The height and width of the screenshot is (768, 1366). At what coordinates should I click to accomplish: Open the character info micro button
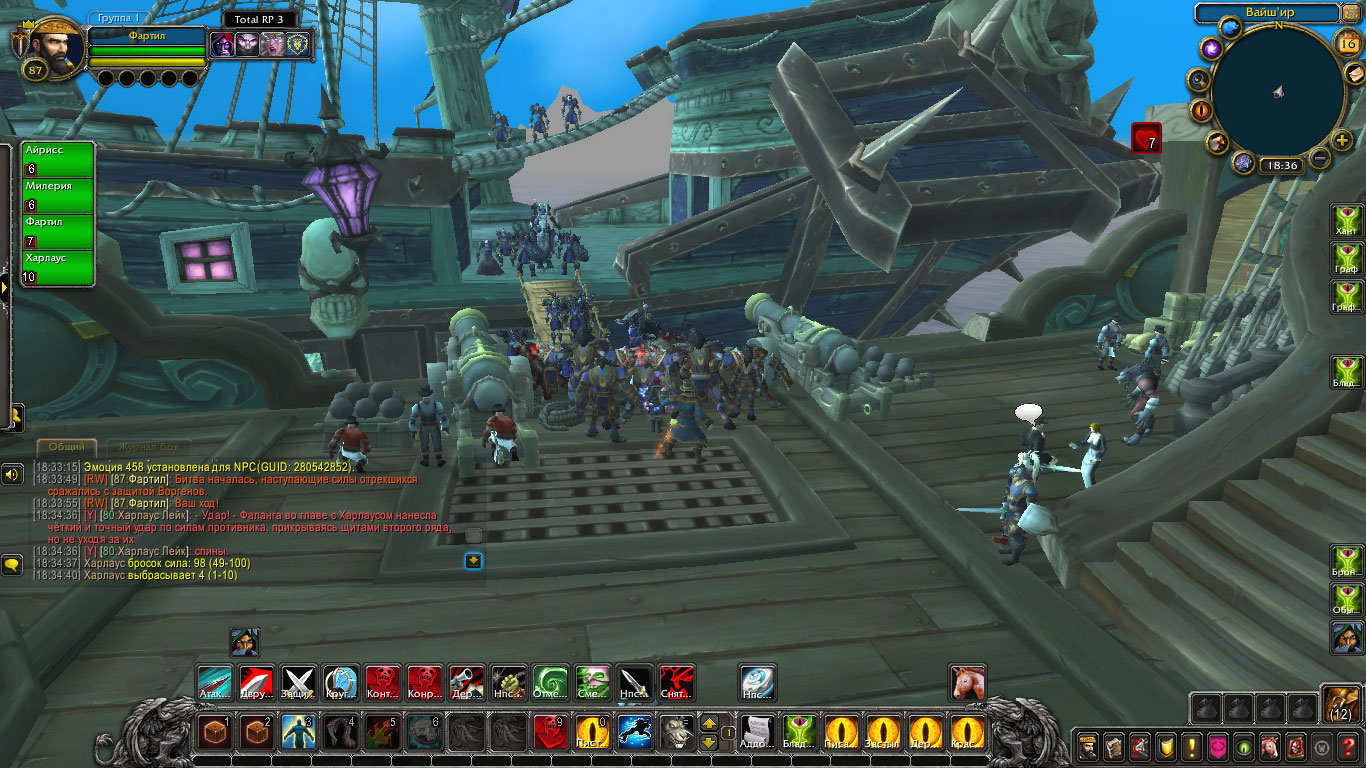click(x=1088, y=746)
